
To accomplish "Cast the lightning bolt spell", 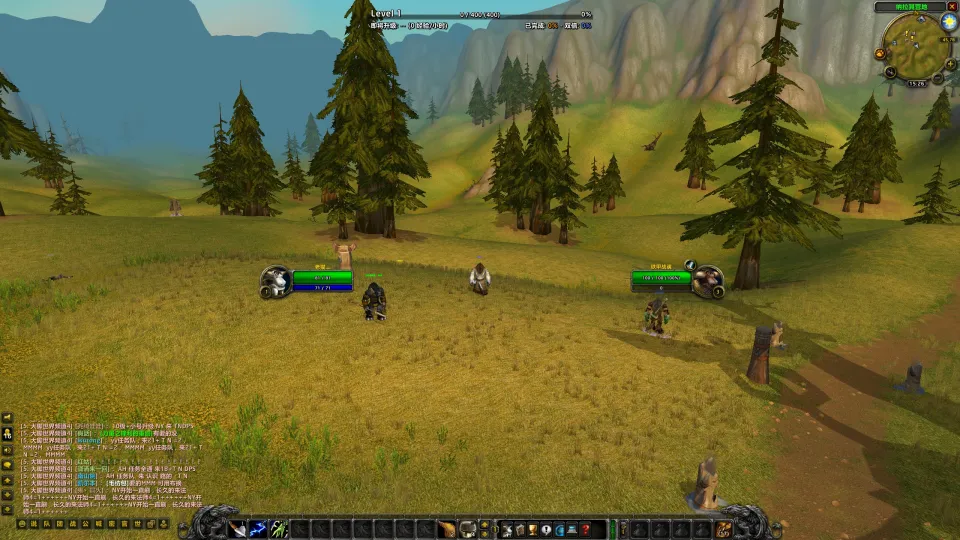I will (258, 529).
